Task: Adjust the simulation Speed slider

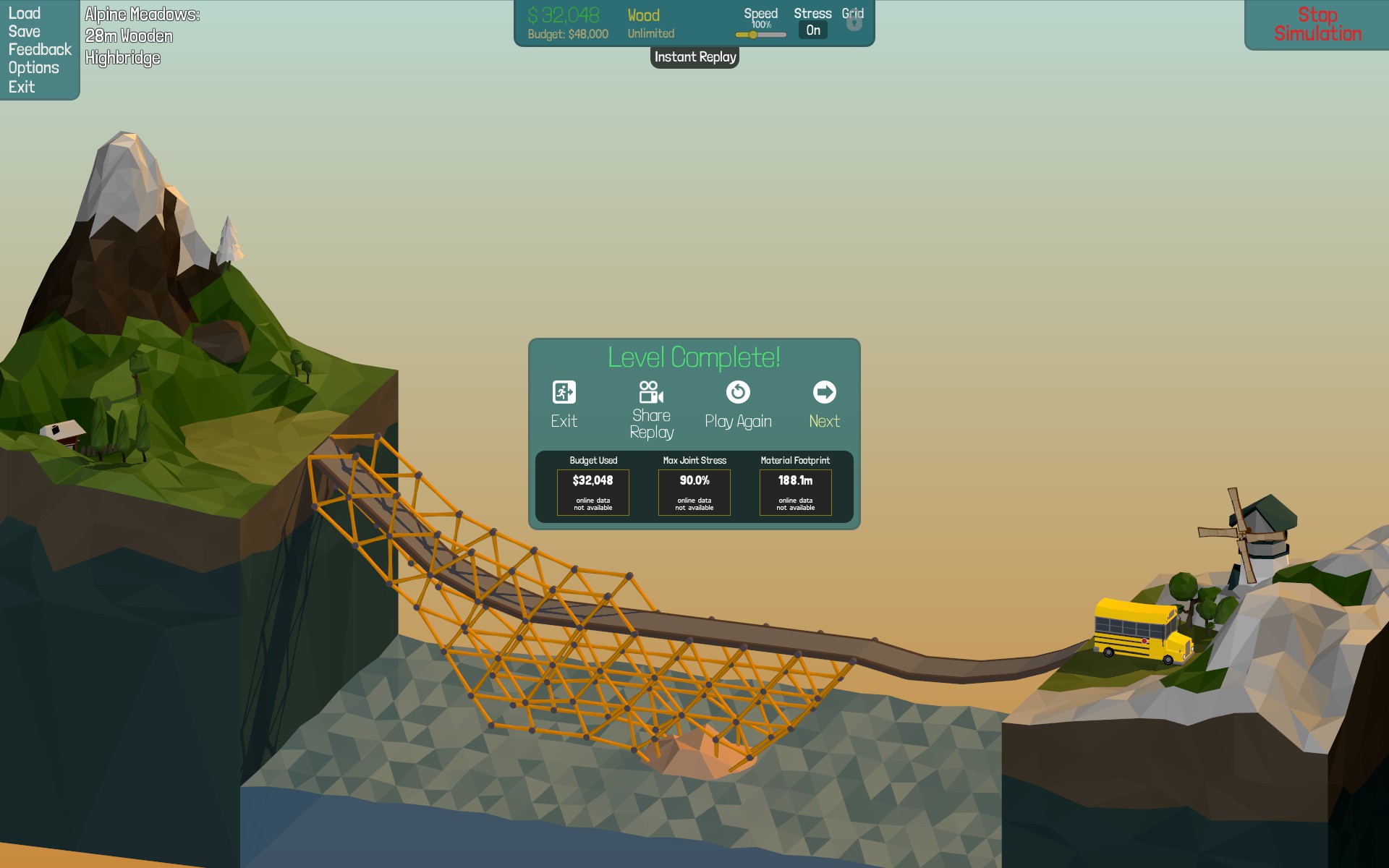Action: pos(753,35)
